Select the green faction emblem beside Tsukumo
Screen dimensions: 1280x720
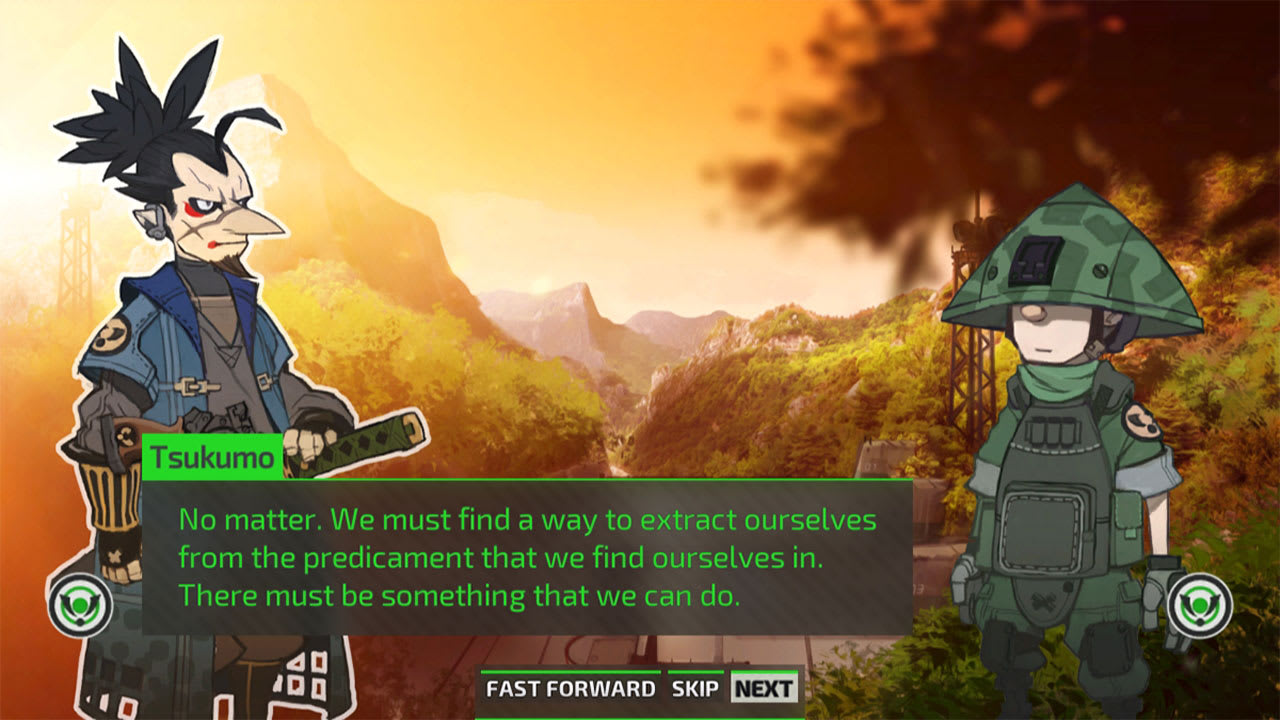click(83, 602)
